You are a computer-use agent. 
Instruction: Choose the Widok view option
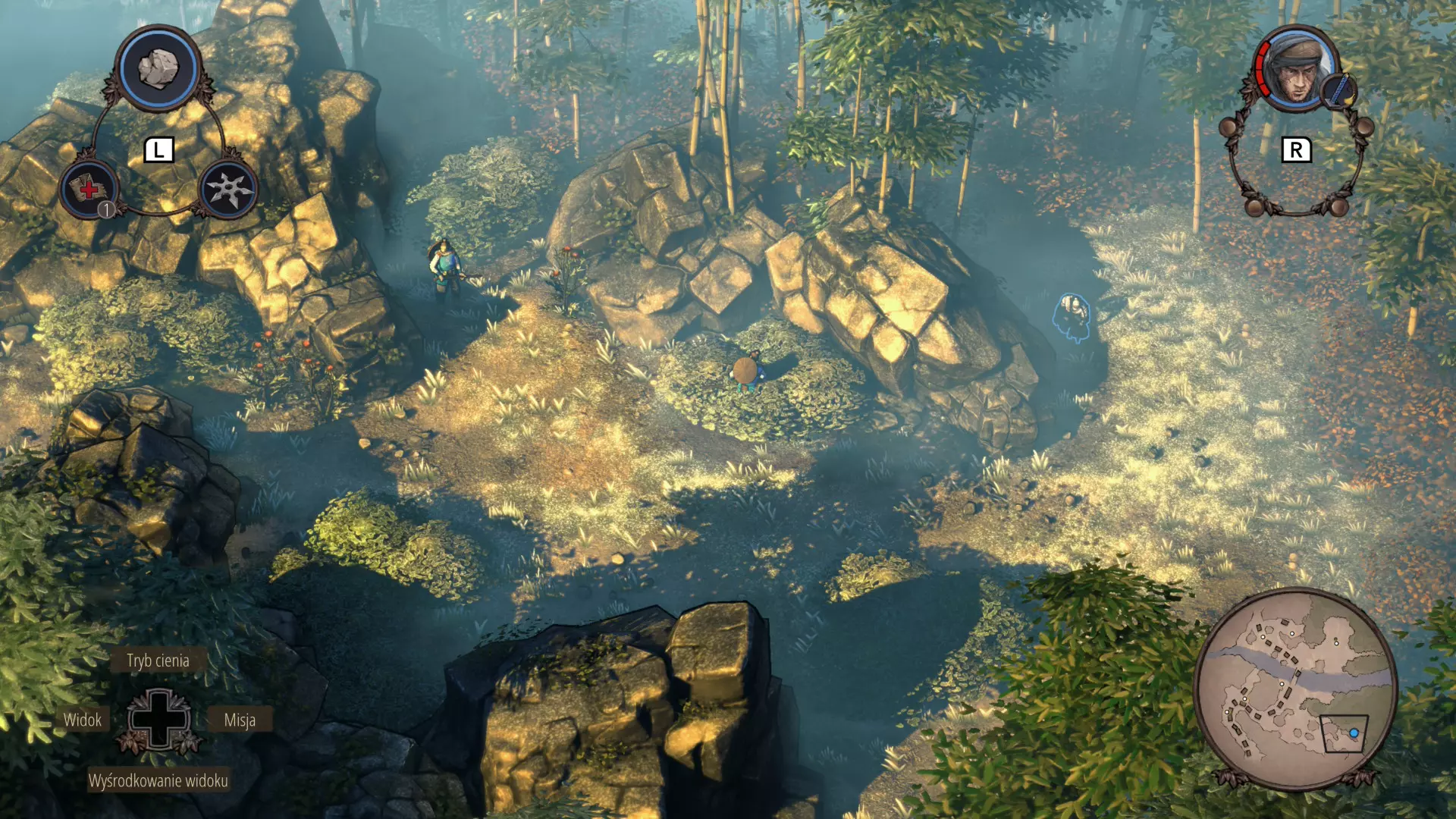[82, 720]
